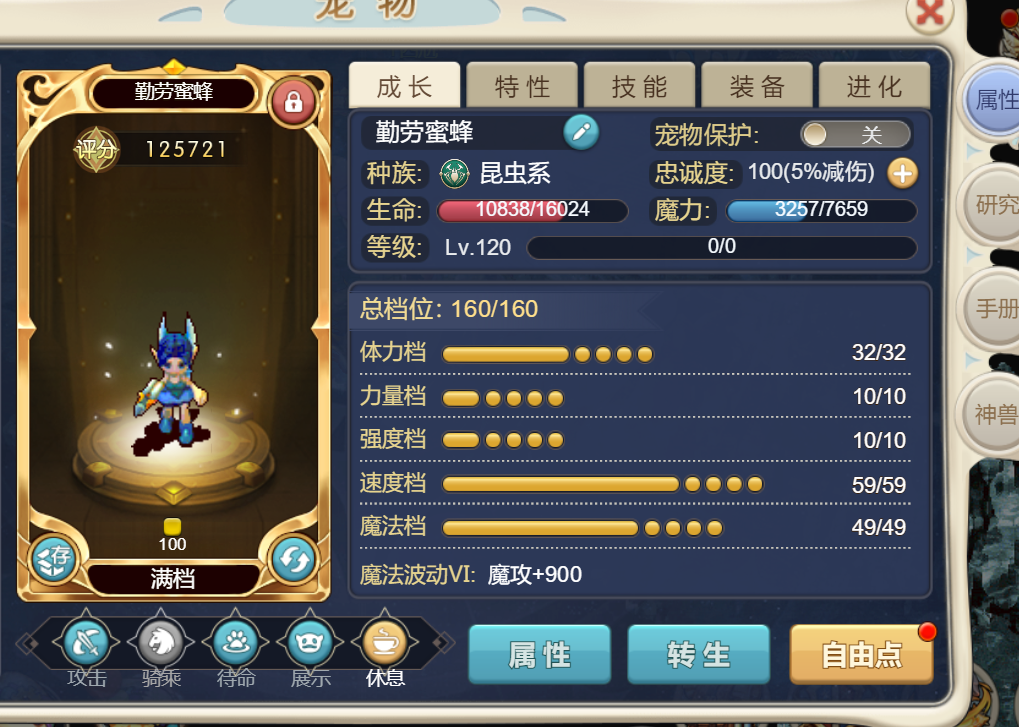This screenshot has width=1019, height=727.
Task: Open the 属性 button
Action: point(539,655)
